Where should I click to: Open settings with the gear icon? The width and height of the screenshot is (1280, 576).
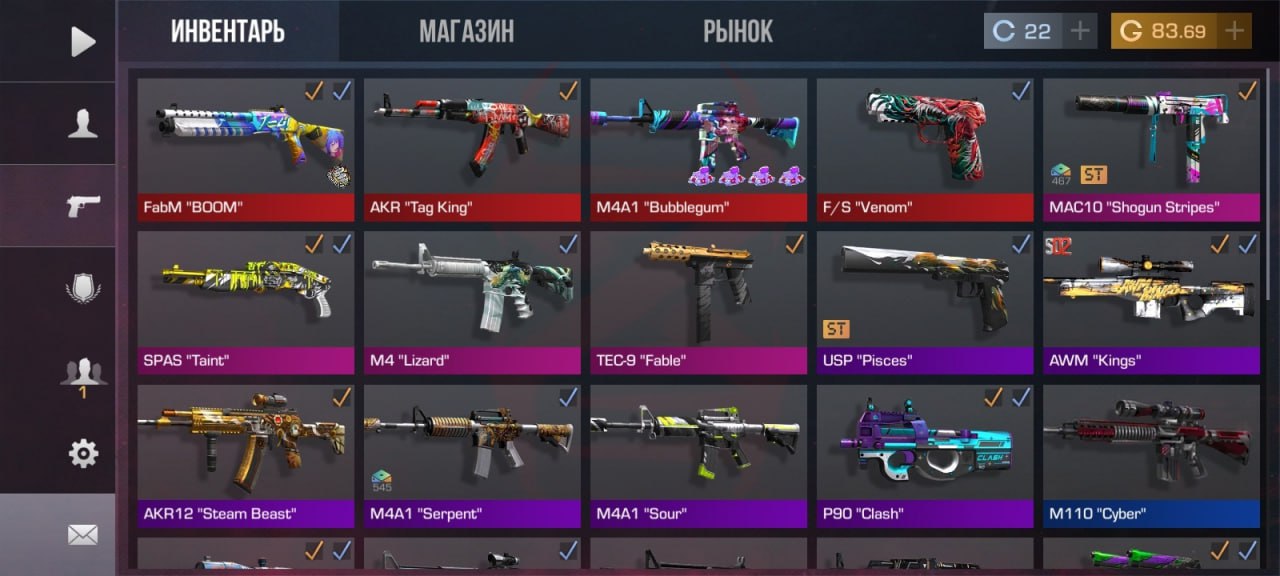pos(83,454)
